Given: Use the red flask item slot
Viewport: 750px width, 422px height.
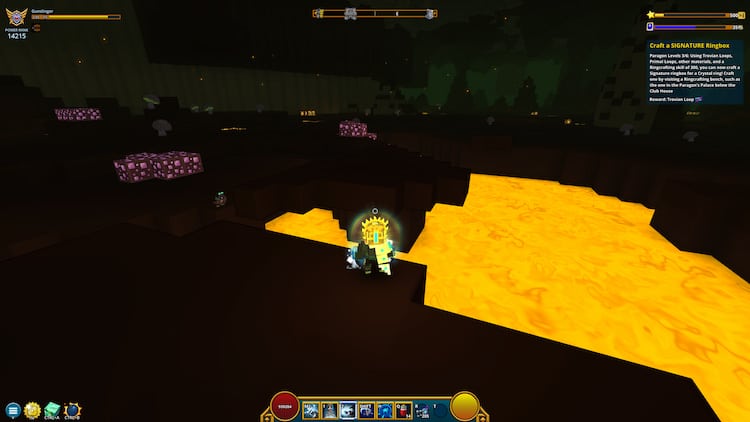Looking at the screenshot, I should [x=402, y=409].
